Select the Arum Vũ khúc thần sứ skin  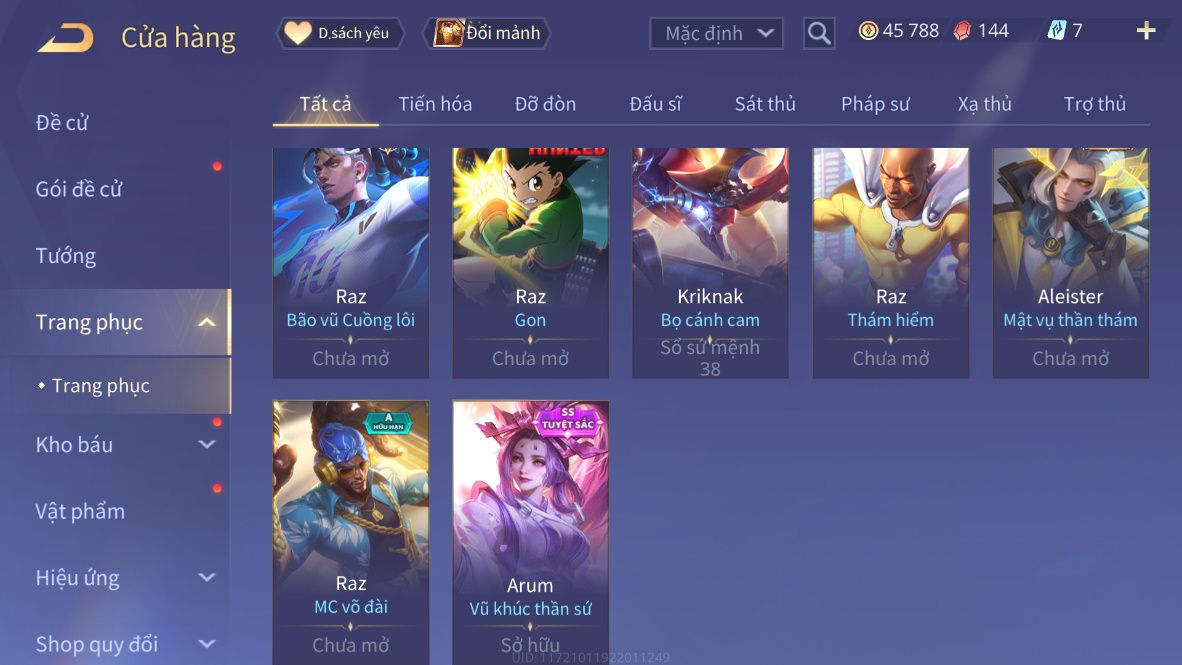[x=530, y=530]
